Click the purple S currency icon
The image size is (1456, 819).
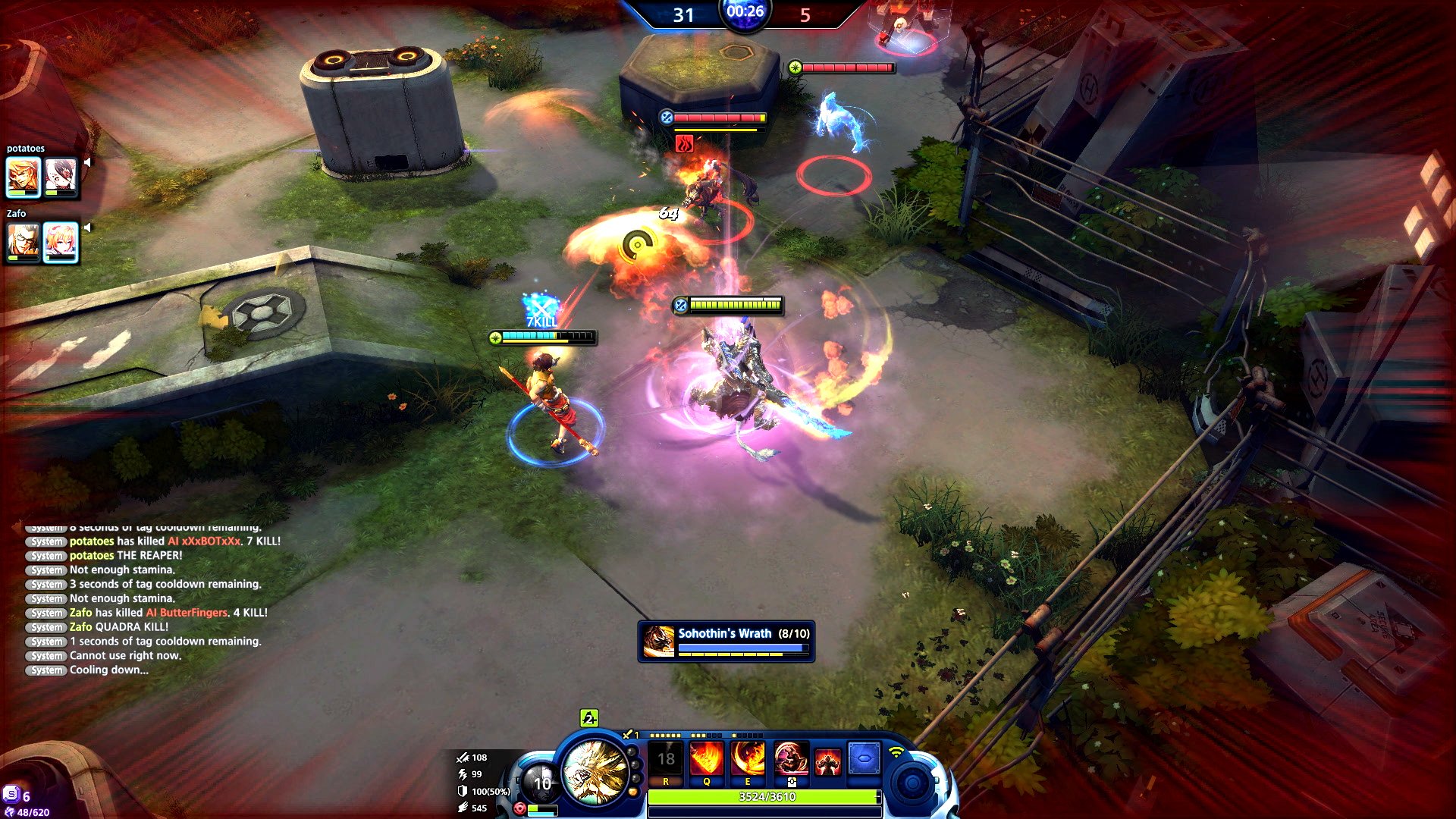[x=11, y=794]
